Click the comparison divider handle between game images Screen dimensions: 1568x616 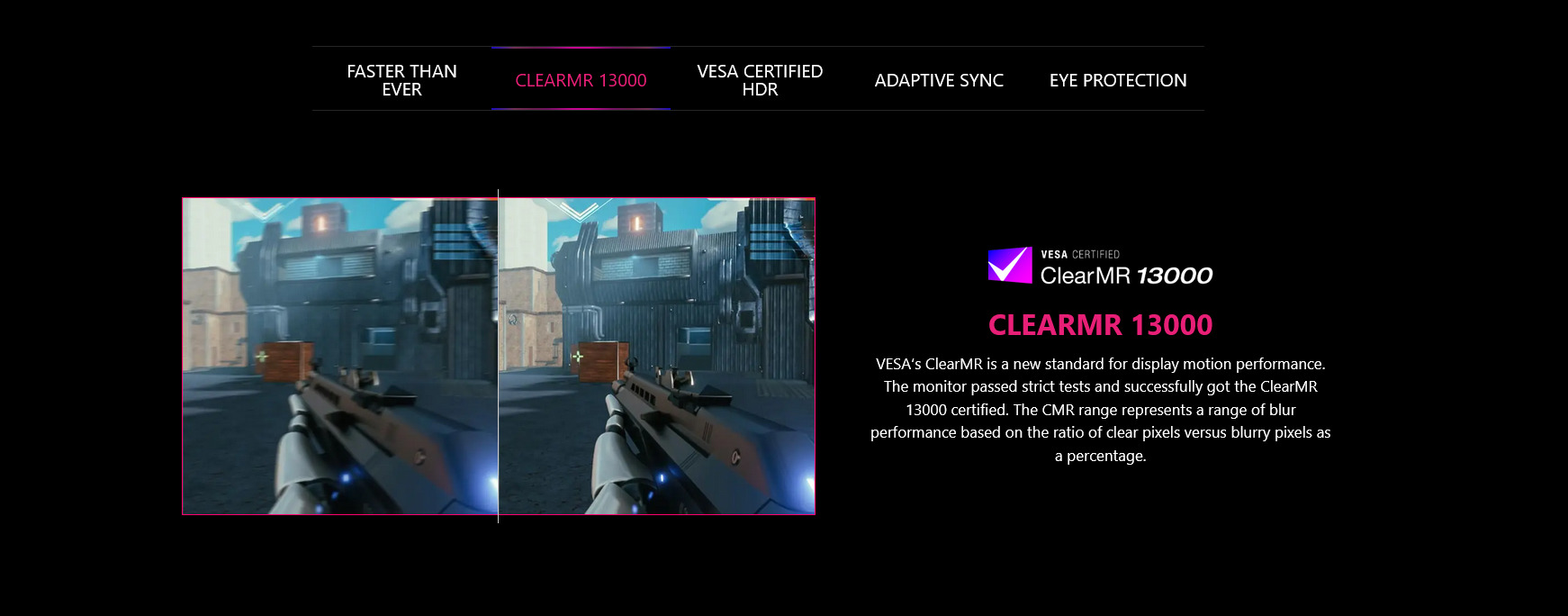coord(498,356)
